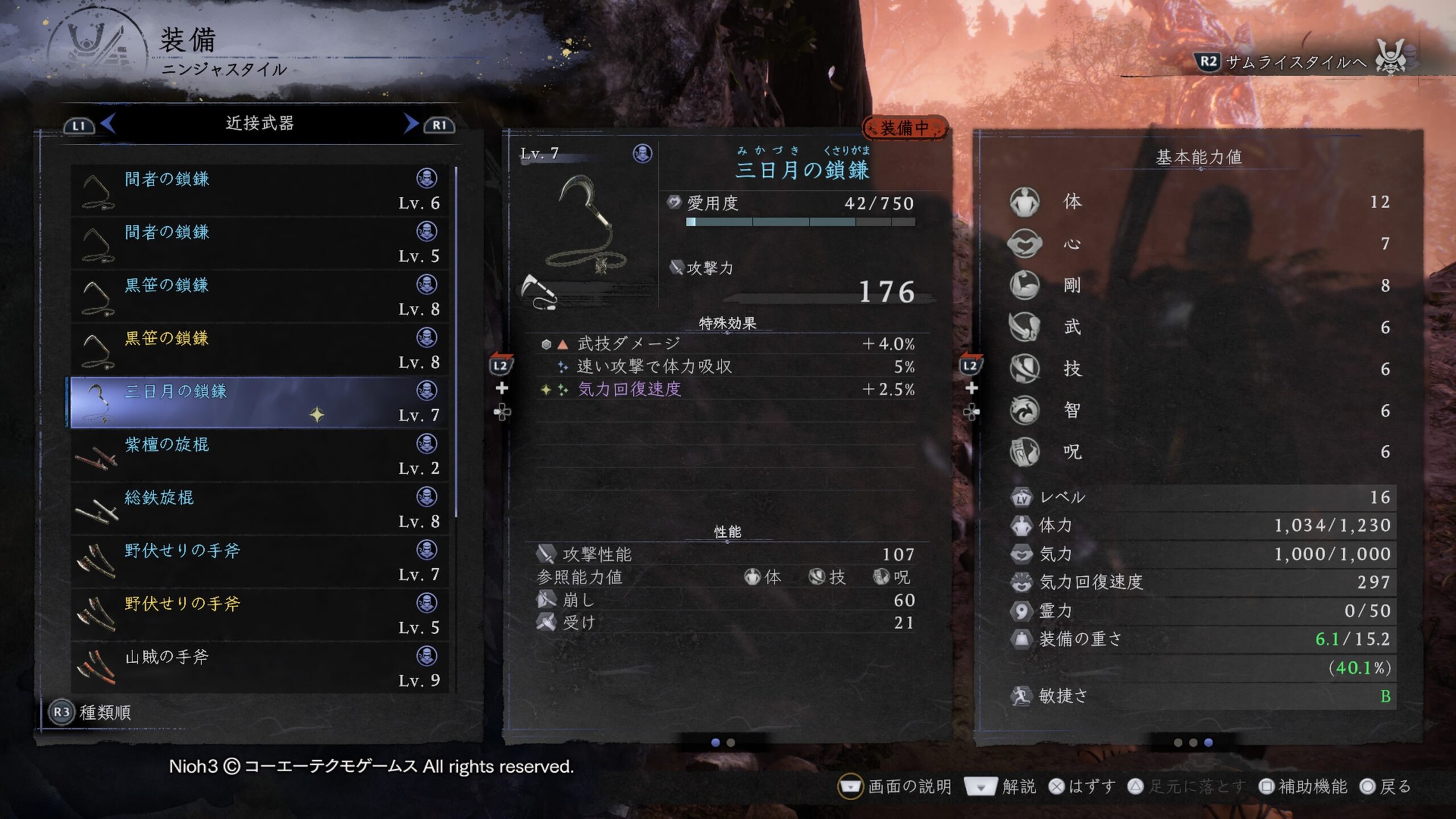Select the Lv. 6 間者の鎖鎌 weapon
The width and height of the screenshot is (1456, 819).
click(259, 191)
